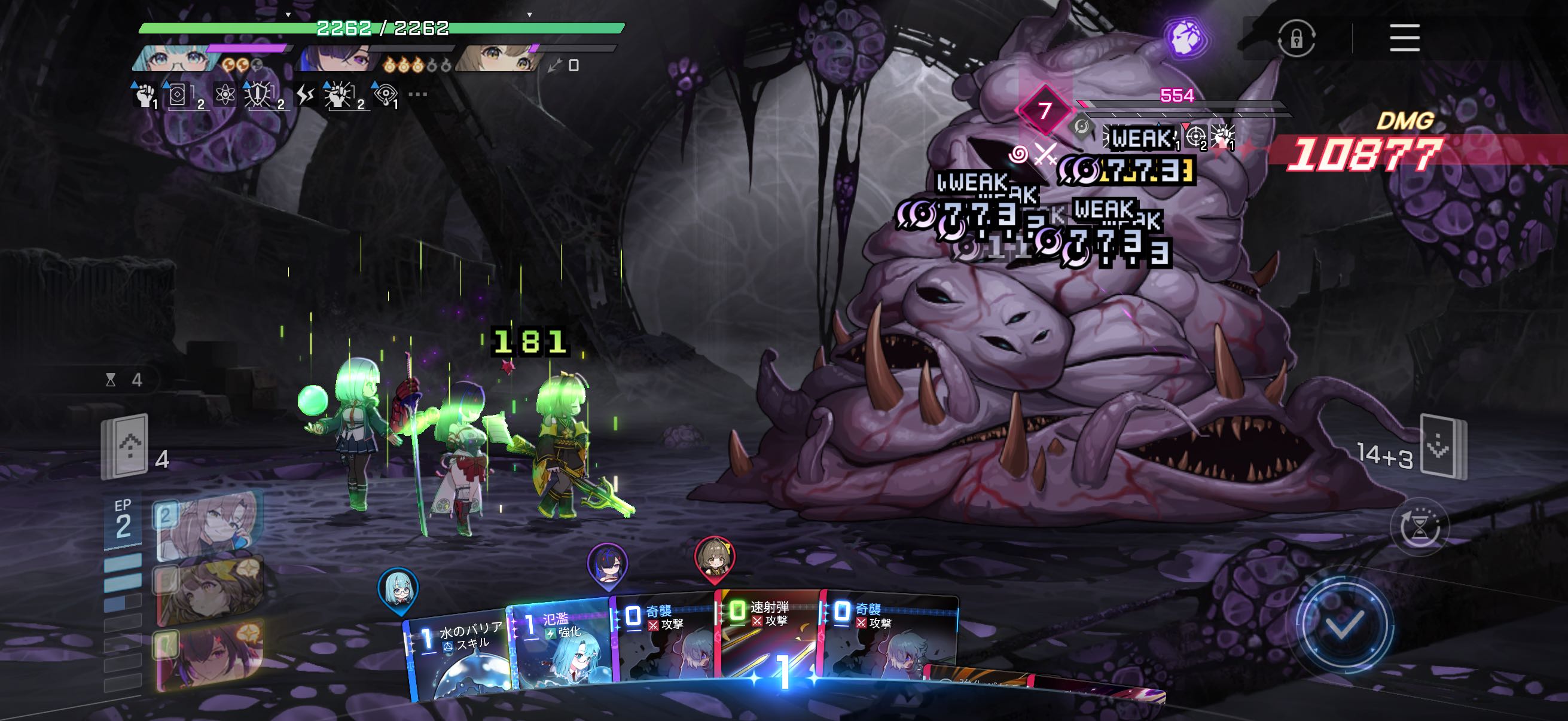Activate the pink-haired character's ego skill

(209, 525)
